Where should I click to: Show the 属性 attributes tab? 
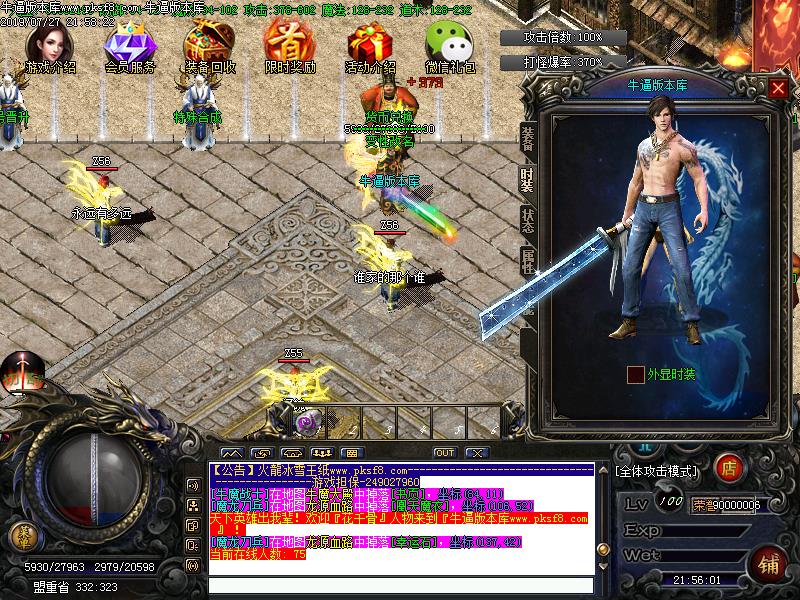click(527, 260)
